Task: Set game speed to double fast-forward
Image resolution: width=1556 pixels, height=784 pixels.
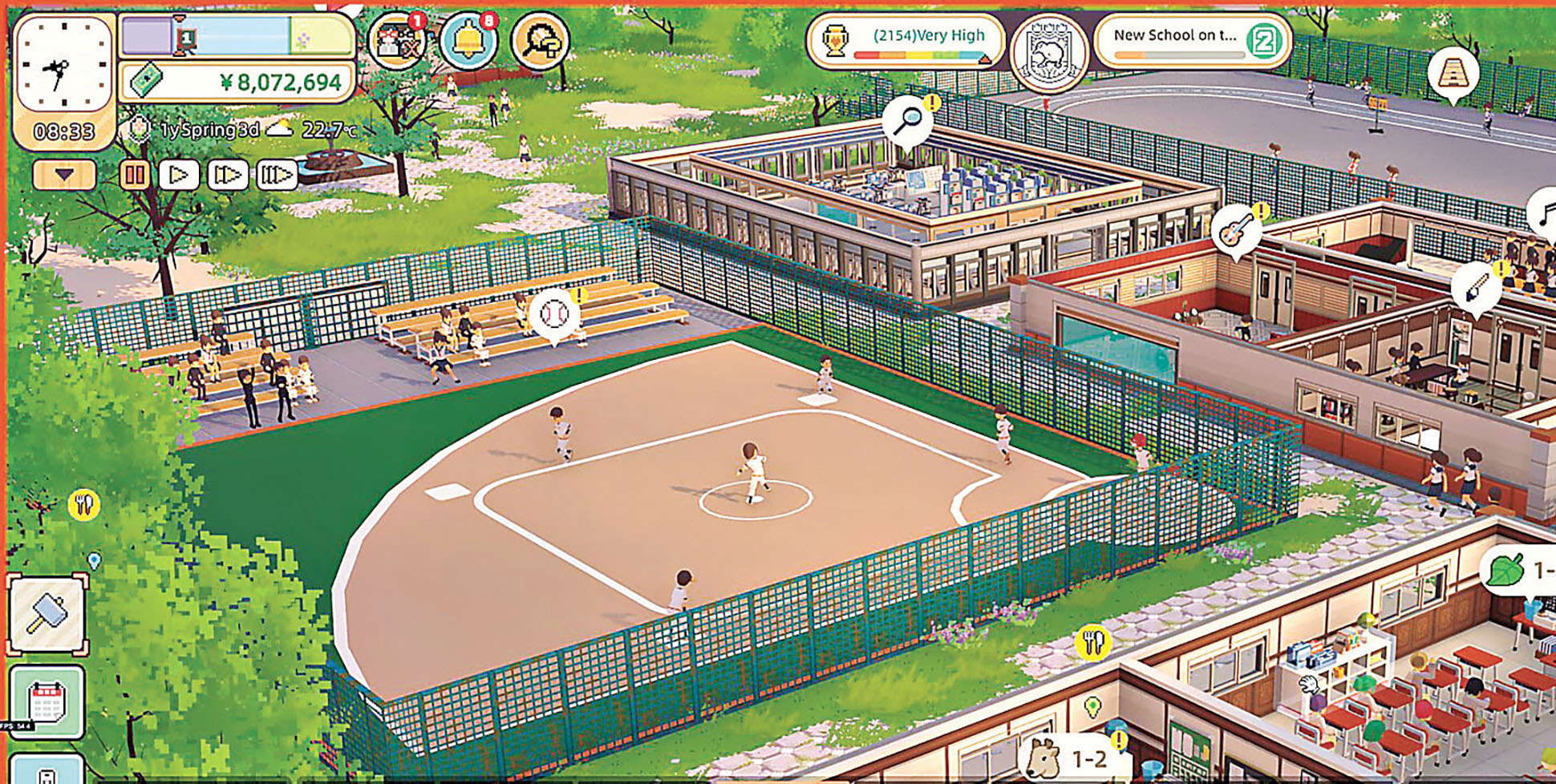Action: 228,175
